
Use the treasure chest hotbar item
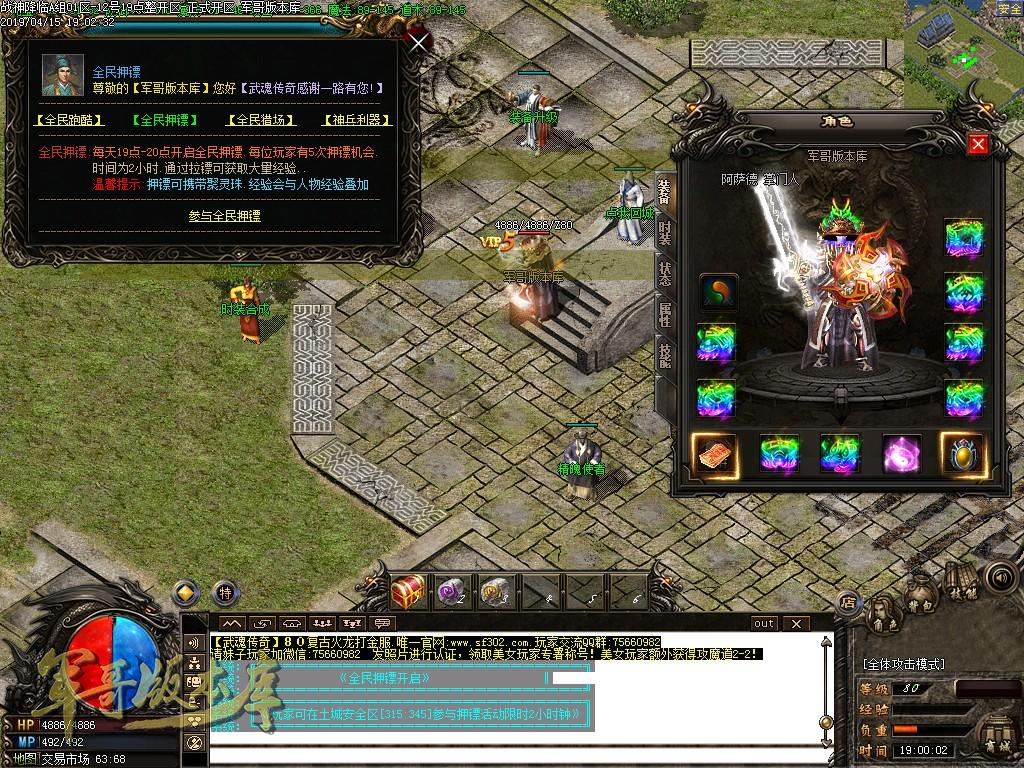[408, 592]
